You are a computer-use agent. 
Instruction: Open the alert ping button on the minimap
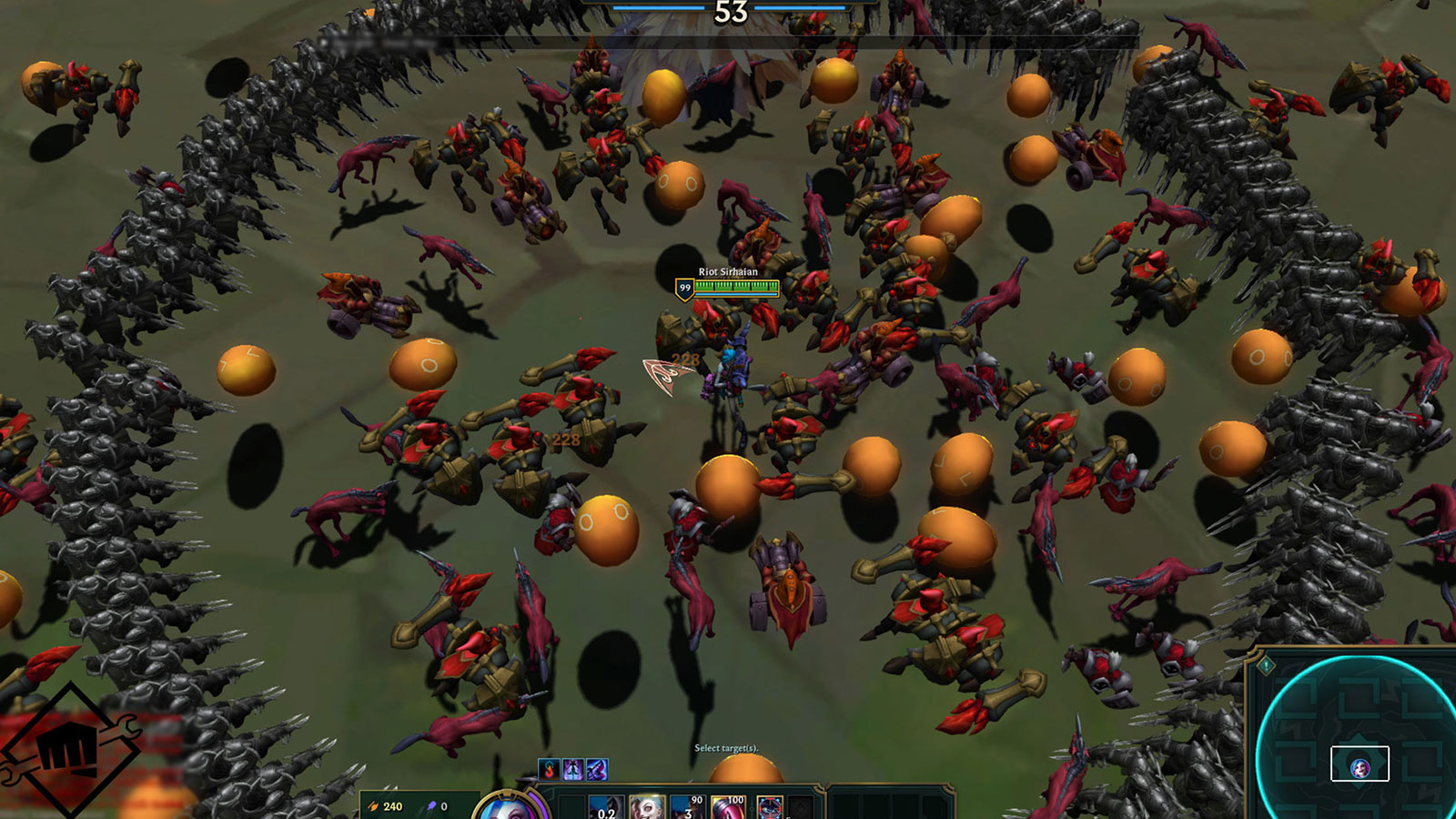[x=1266, y=666]
